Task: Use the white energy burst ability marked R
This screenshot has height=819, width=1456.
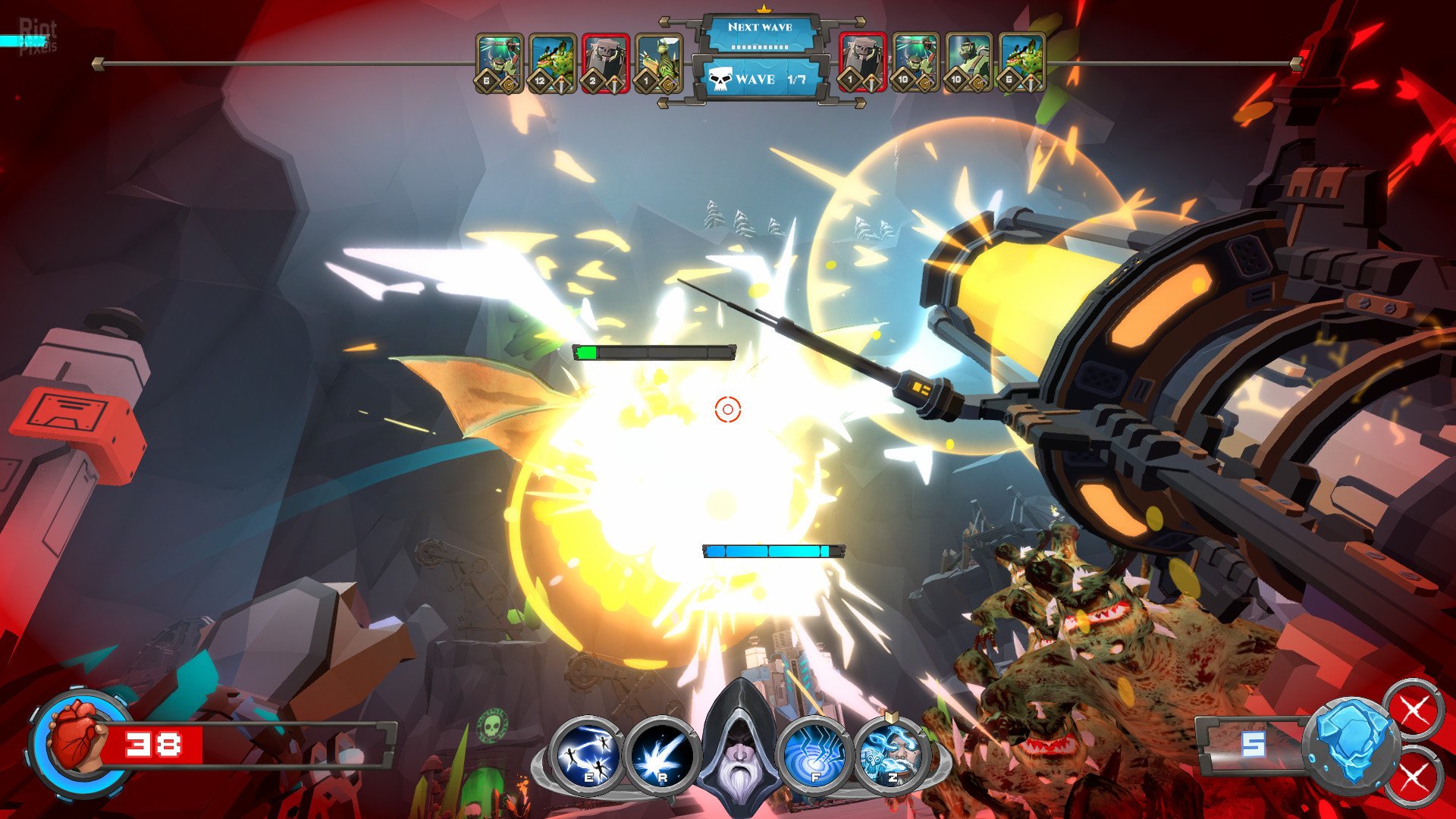Action: click(661, 752)
